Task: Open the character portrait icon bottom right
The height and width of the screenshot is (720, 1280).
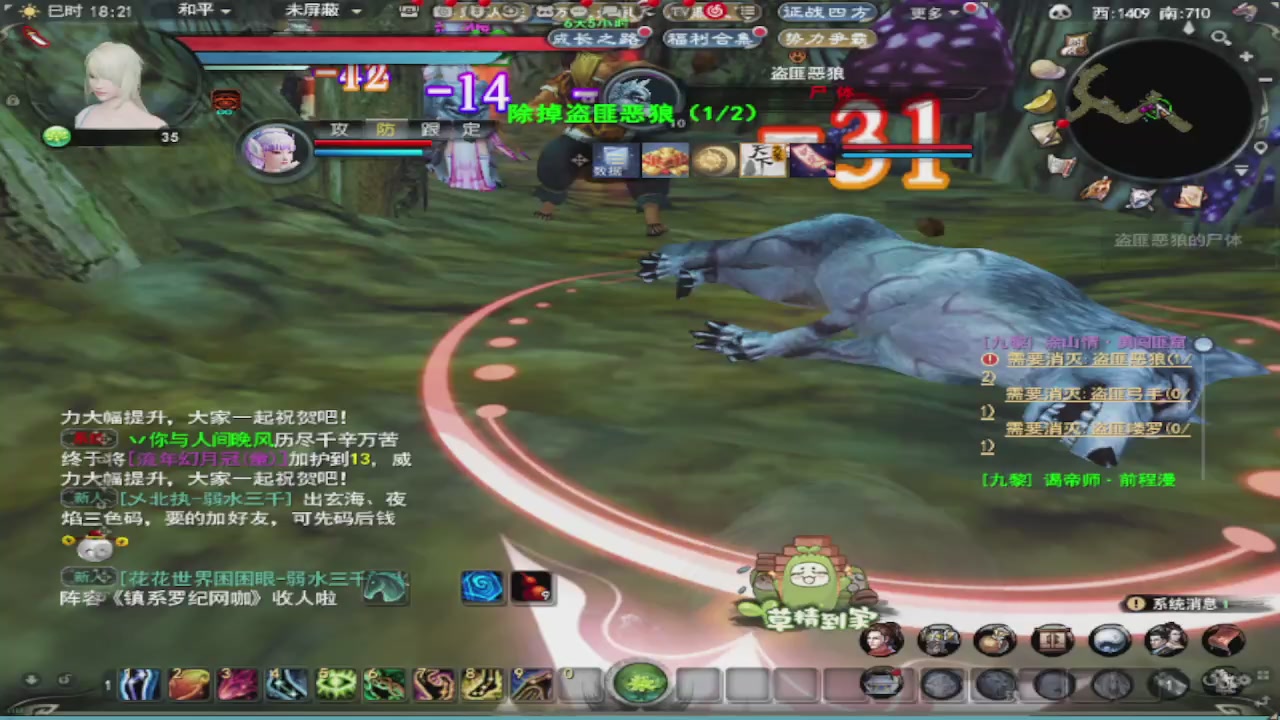Action: click(881, 640)
